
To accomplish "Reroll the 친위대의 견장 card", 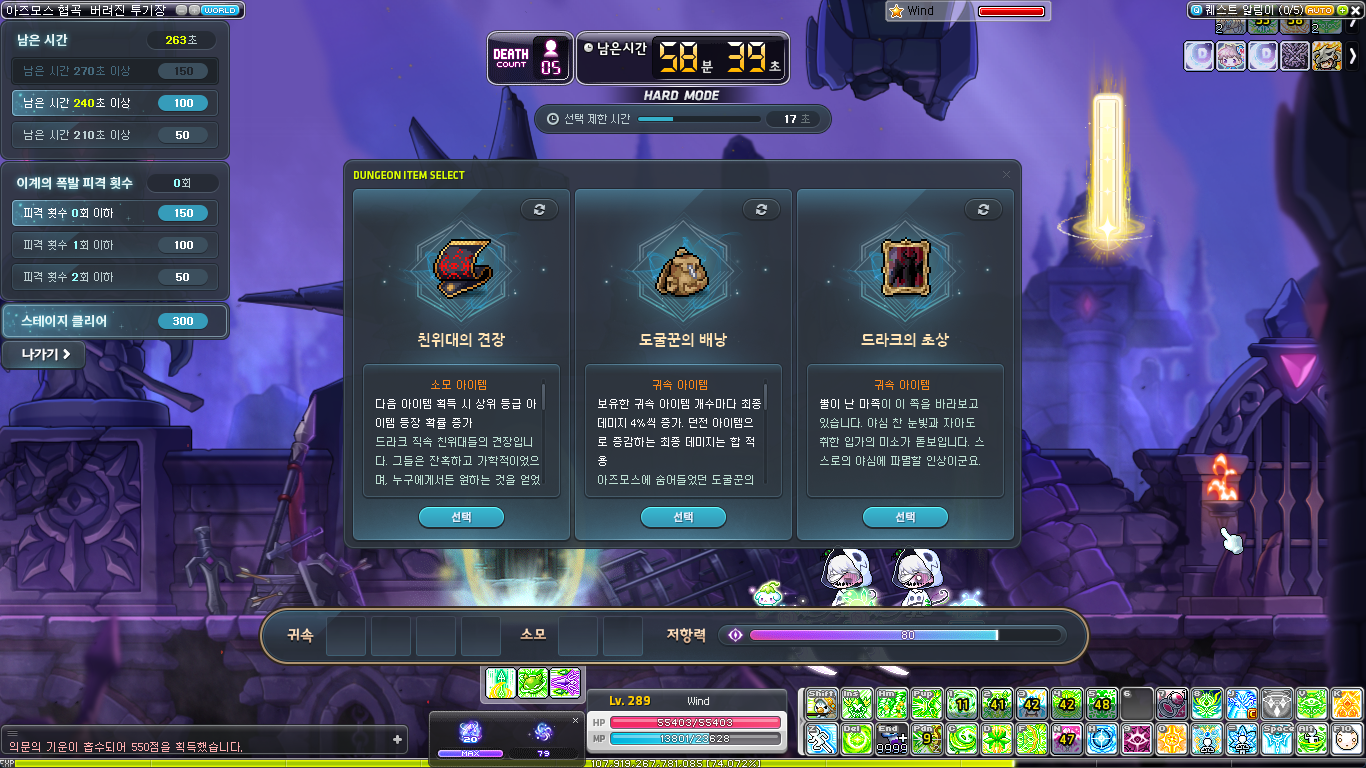I will [x=539, y=209].
